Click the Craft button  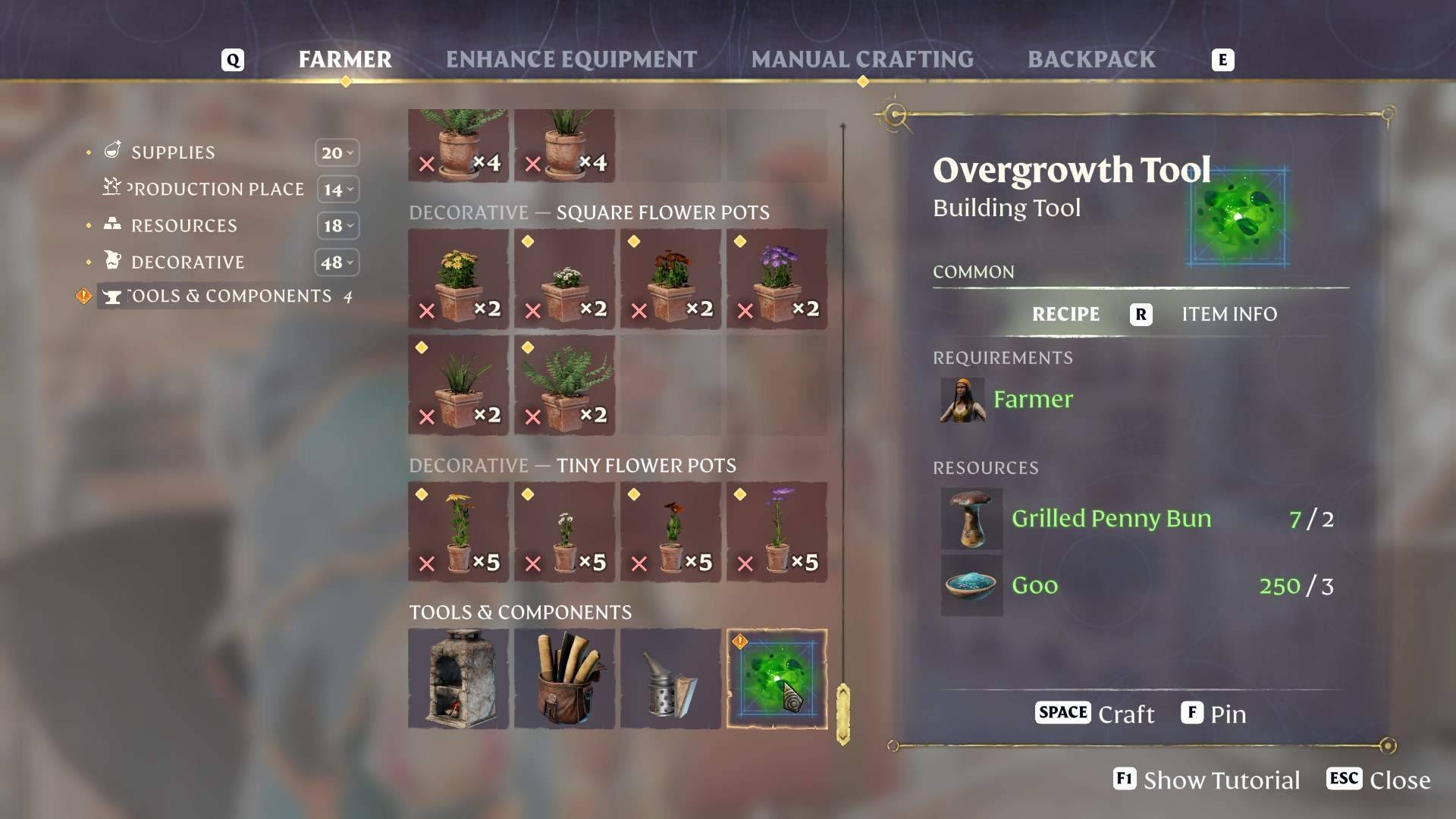click(1094, 713)
